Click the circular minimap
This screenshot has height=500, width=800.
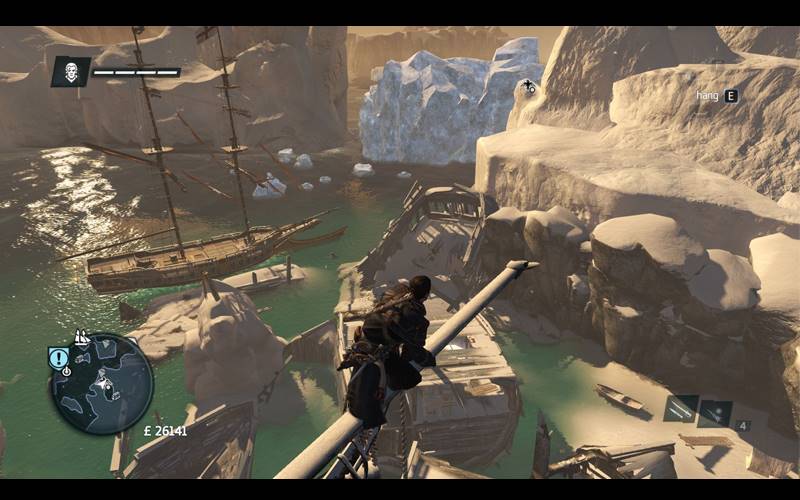click(103, 384)
